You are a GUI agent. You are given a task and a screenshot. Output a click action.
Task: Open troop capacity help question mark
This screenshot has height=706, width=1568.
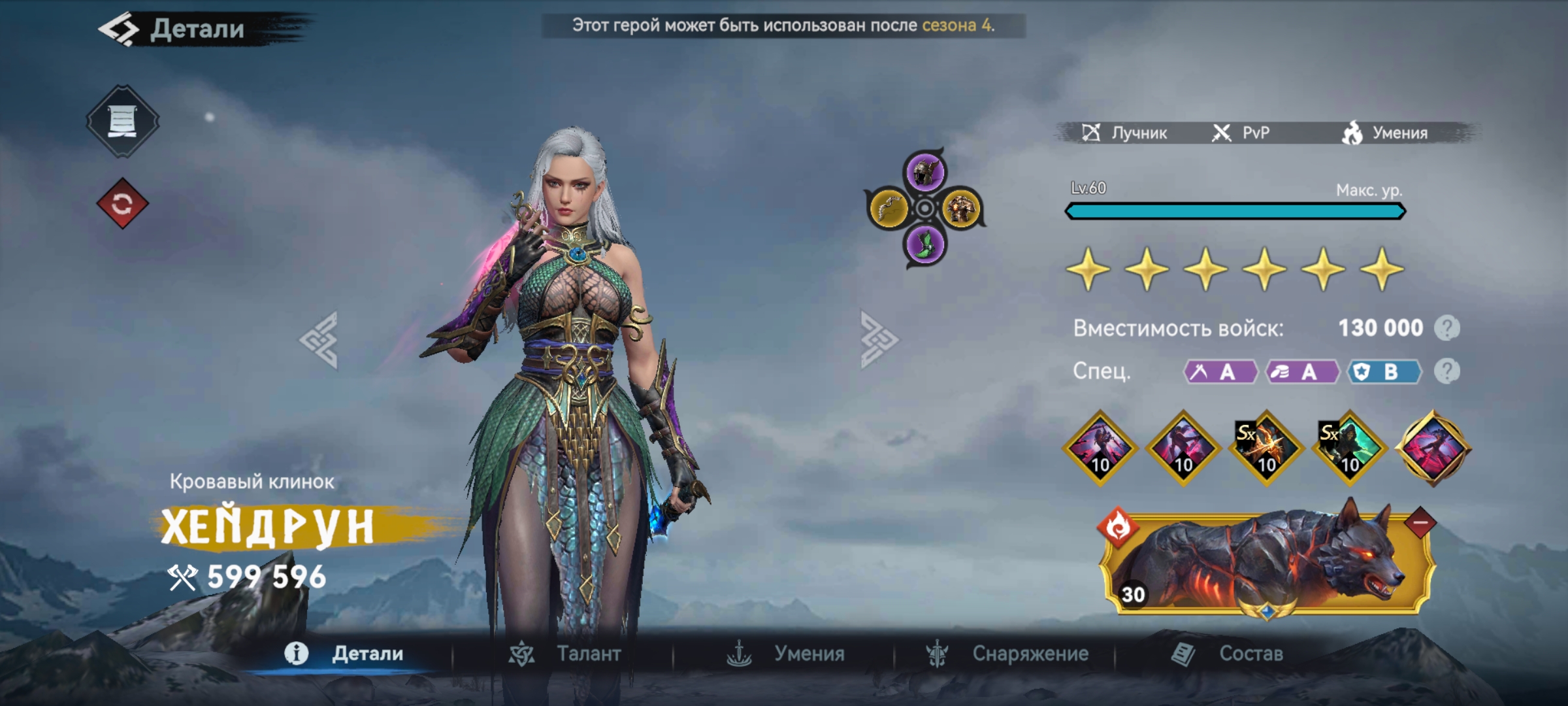pos(1446,328)
